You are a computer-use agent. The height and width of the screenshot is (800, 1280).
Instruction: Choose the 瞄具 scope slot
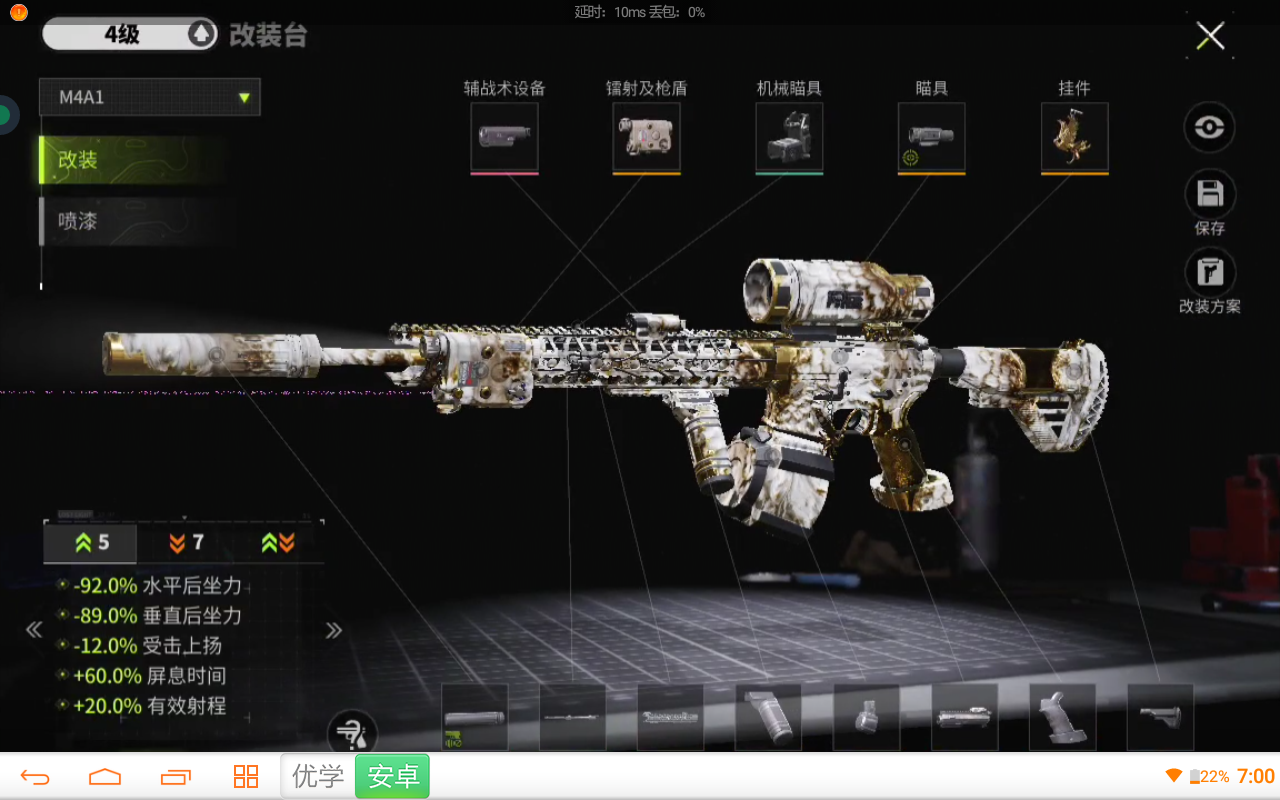pos(932,137)
